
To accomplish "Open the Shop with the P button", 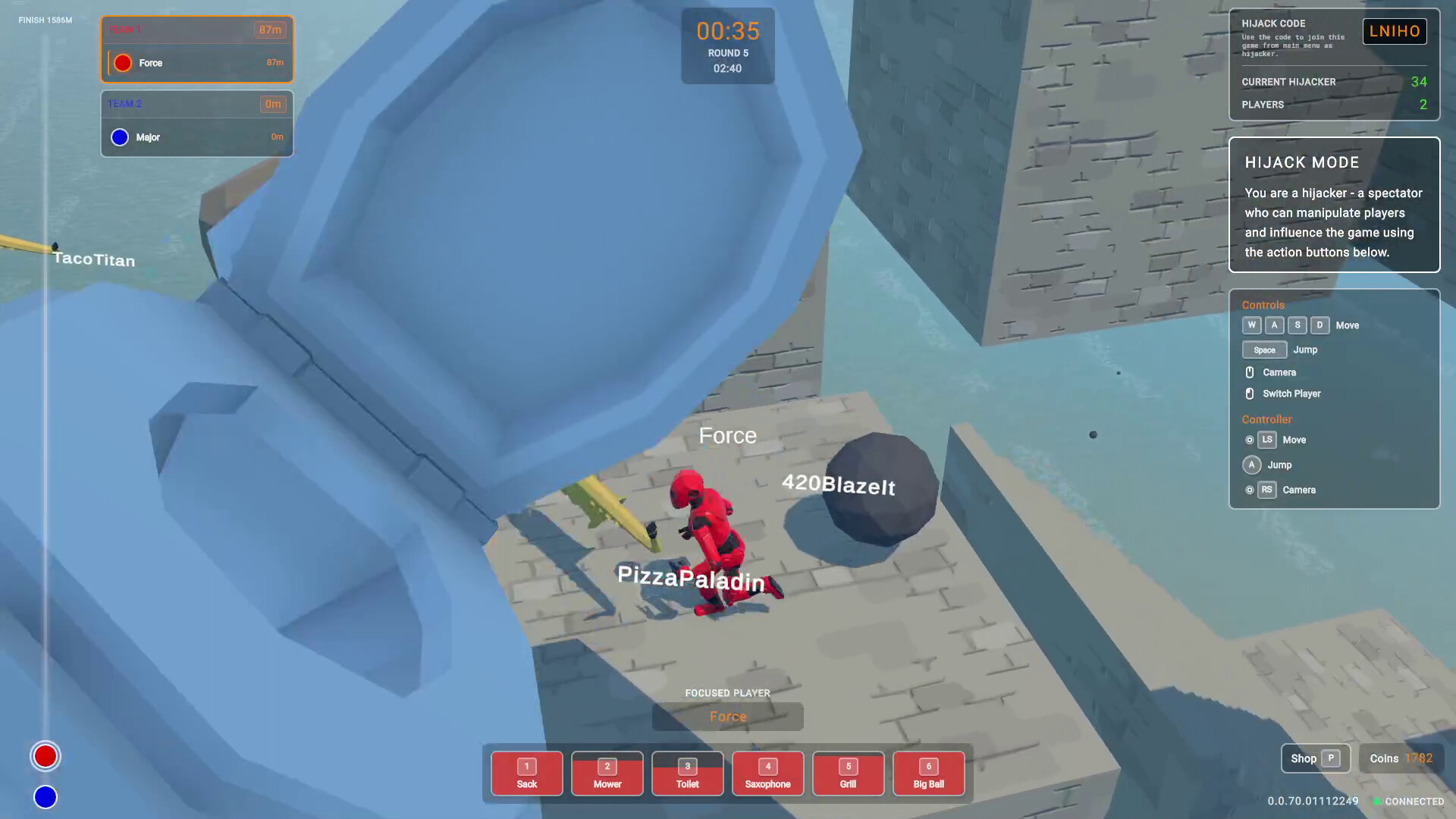I will [x=1315, y=758].
